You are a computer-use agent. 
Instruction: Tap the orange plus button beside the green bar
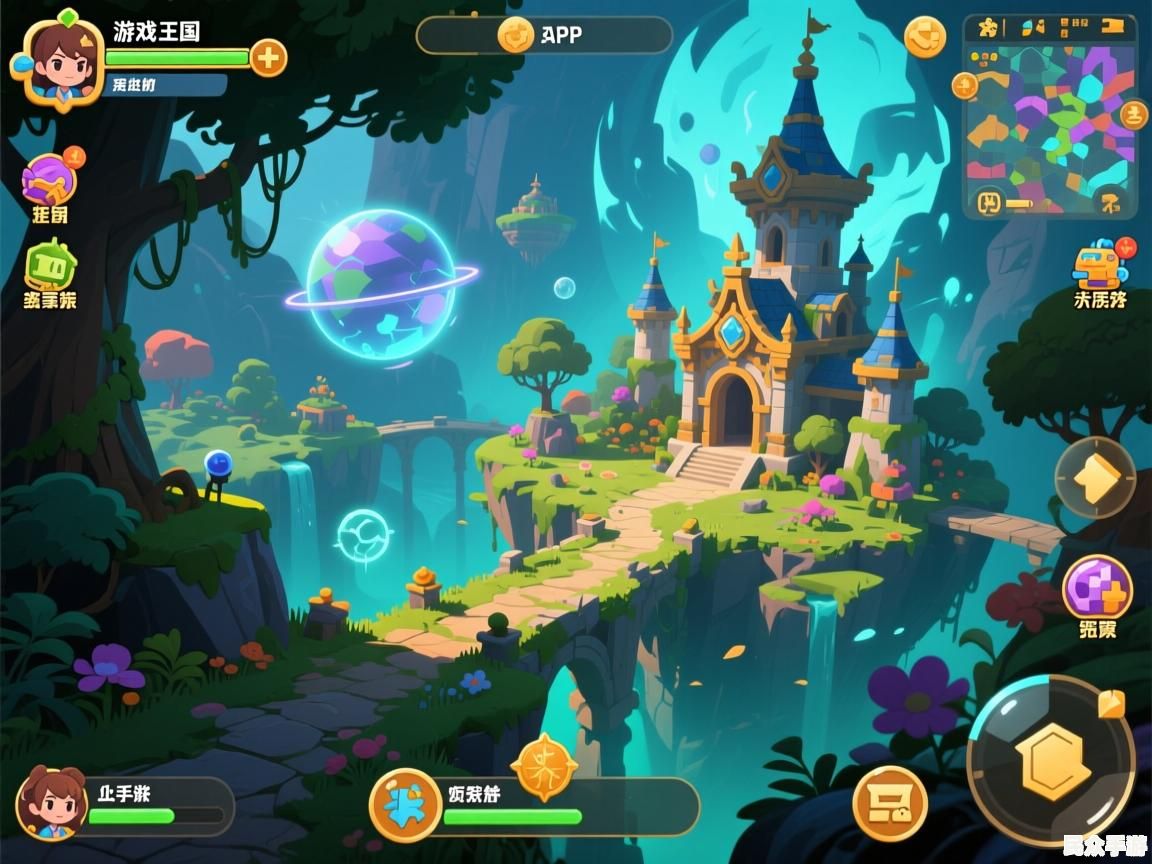pyautogui.click(x=267, y=58)
